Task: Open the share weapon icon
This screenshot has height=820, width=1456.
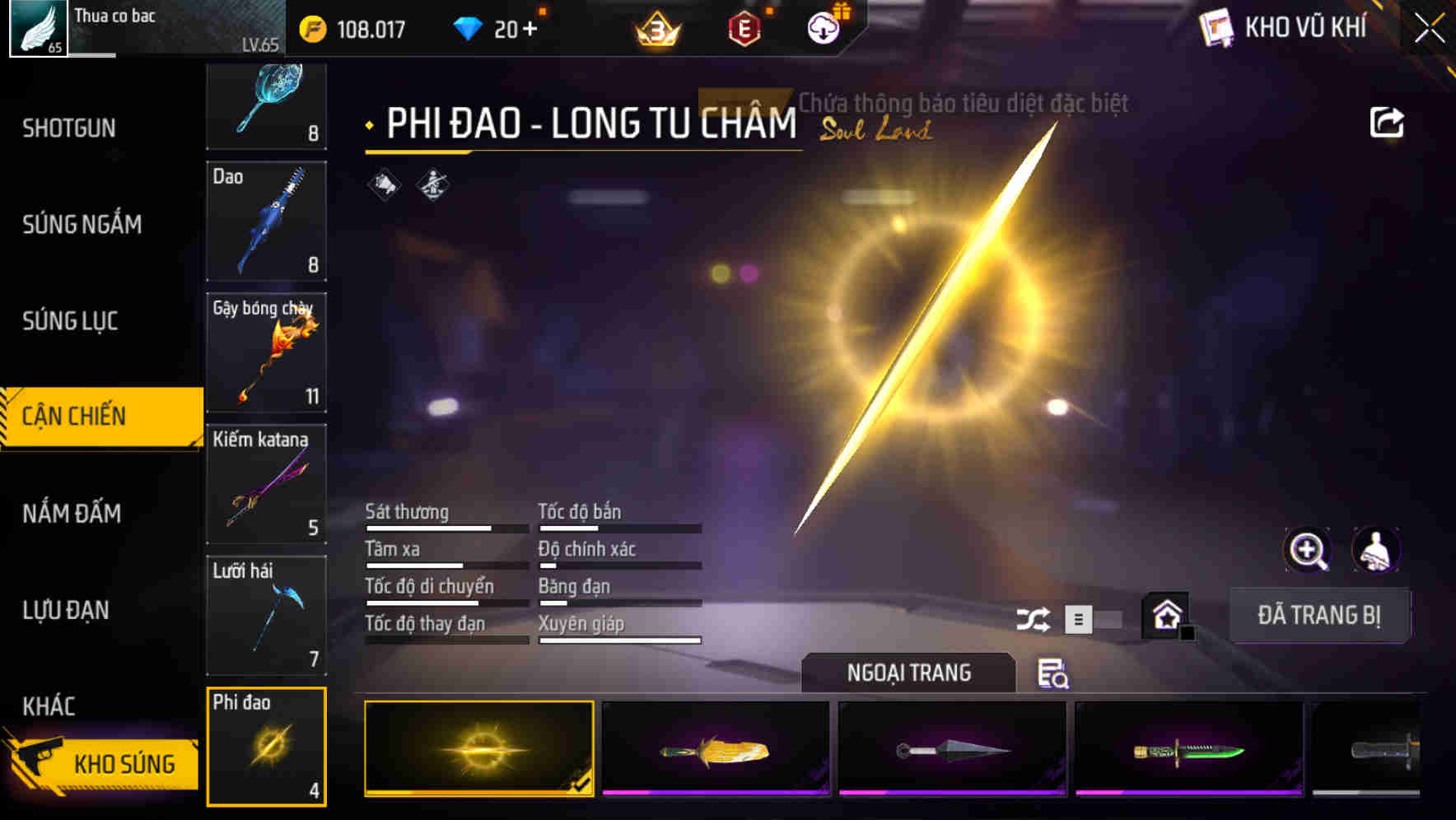Action: click(x=1388, y=121)
